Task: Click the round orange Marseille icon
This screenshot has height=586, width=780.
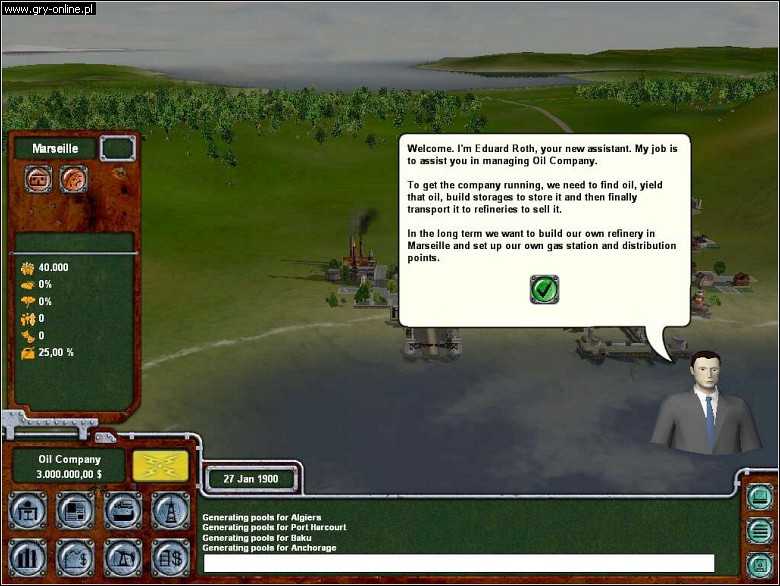Action: pos(73,180)
